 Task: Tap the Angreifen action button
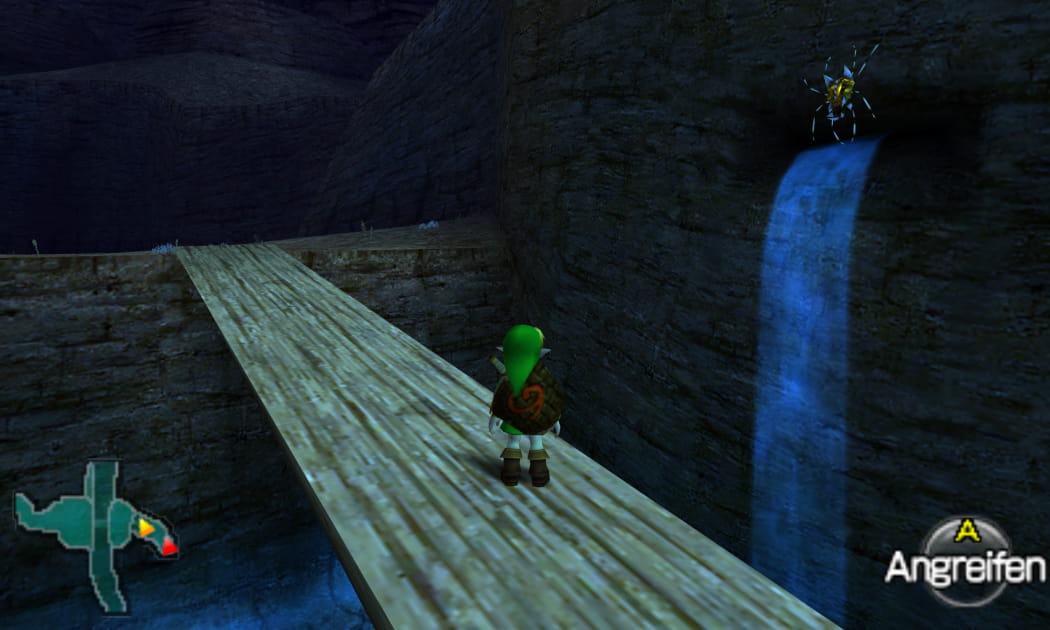point(965,561)
